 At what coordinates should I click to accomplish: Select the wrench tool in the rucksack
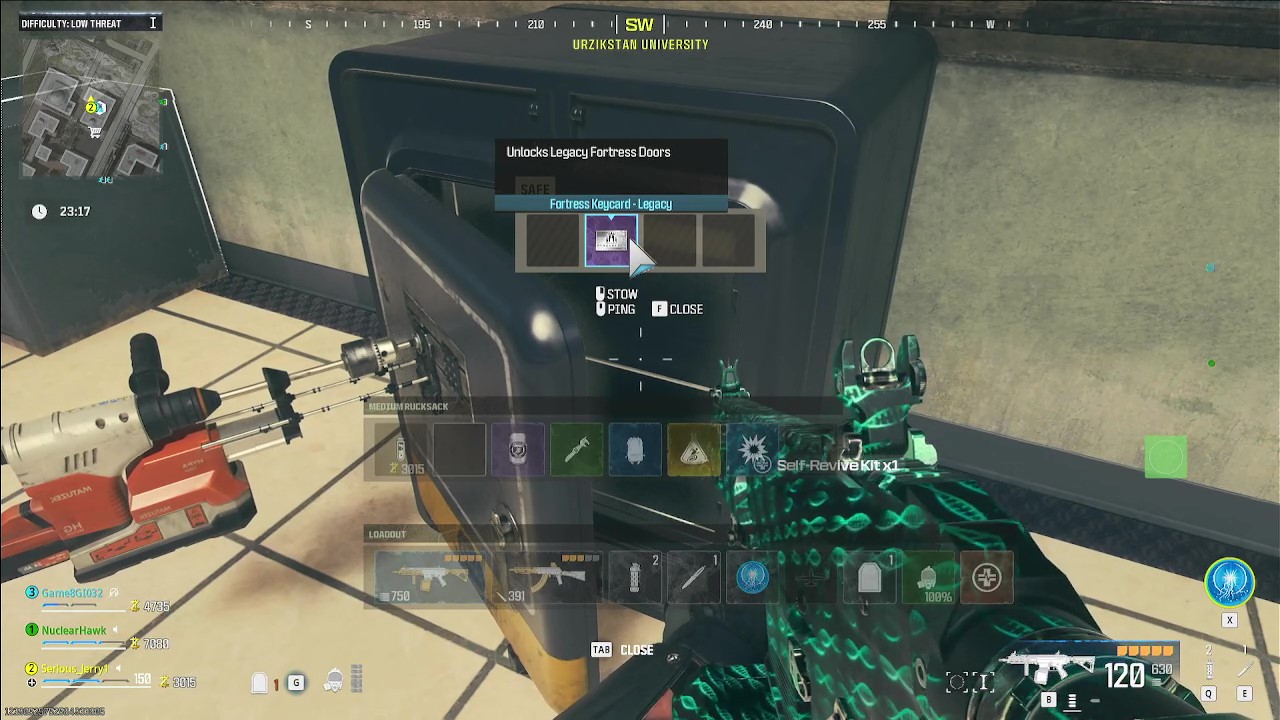(576, 449)
